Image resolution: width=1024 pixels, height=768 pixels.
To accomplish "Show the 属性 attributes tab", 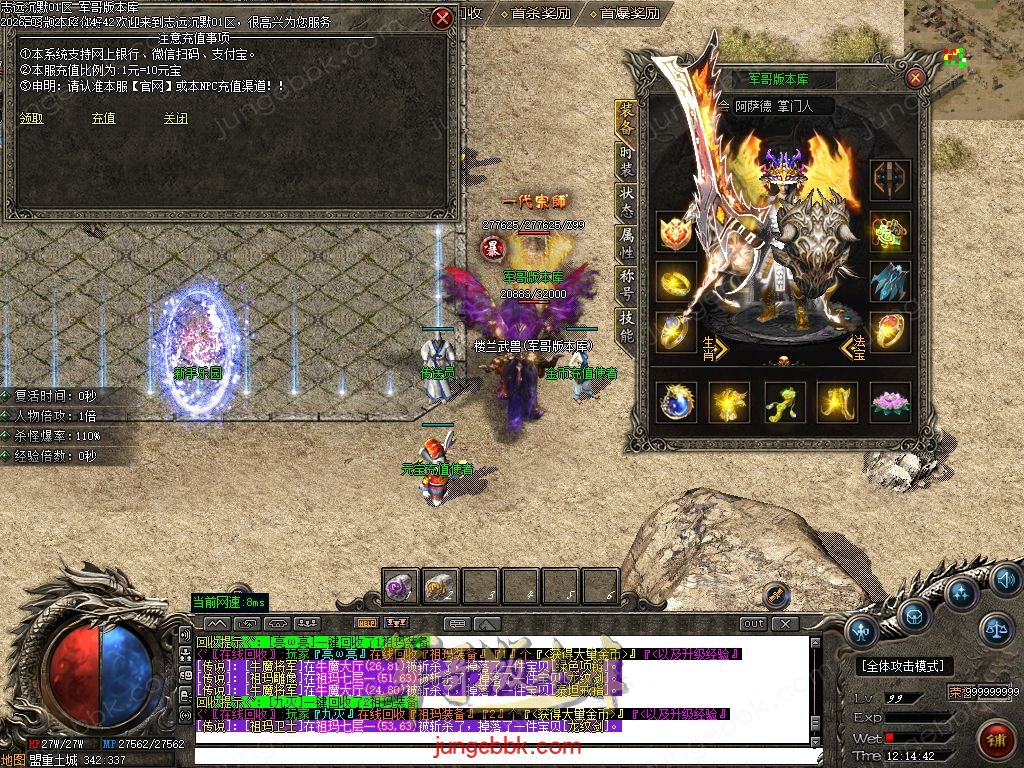I will click(626, 245).
